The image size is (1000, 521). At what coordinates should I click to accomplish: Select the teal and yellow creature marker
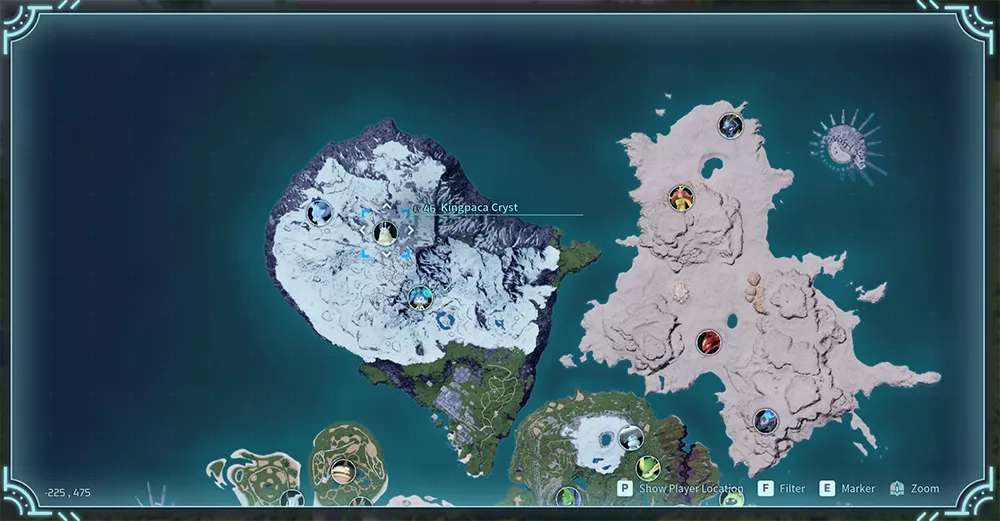tap(420, 297)
